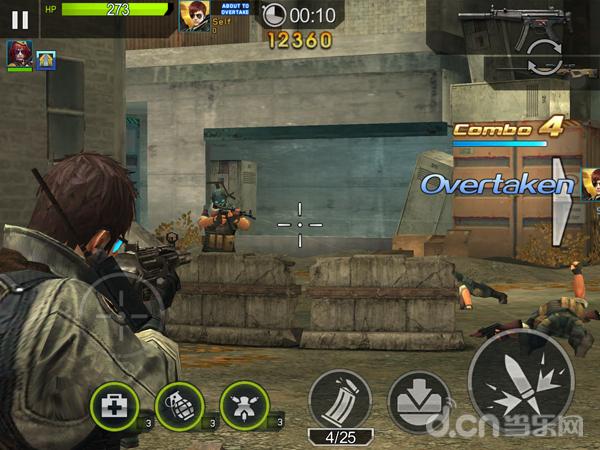Select the red-haired teammate portrait
Screen dimensions: 600x450
pyautogui.click(x=19, y=53)
